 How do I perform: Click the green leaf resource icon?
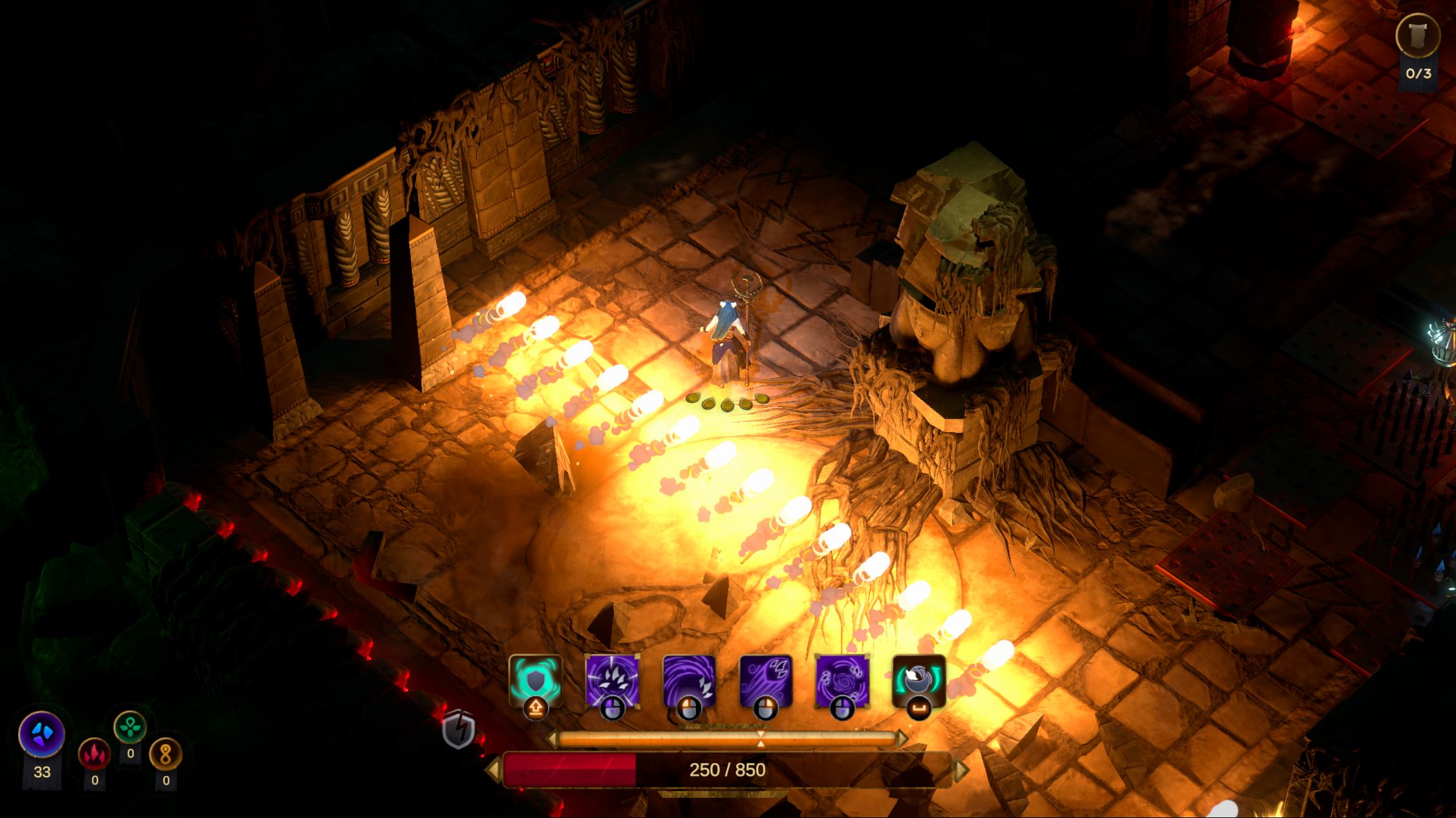pyautogui.click(x=130, y=727)
